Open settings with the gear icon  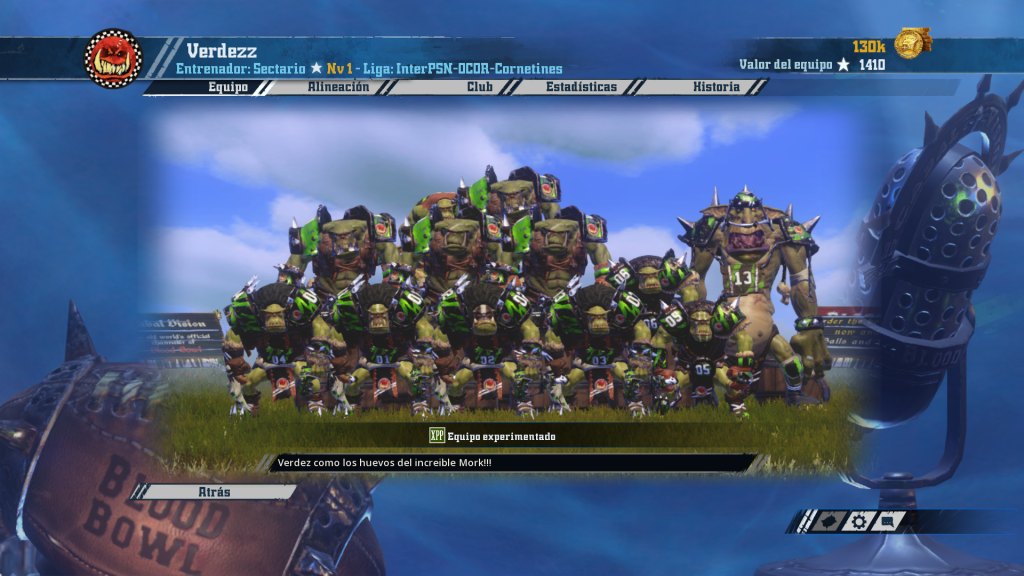858,521
